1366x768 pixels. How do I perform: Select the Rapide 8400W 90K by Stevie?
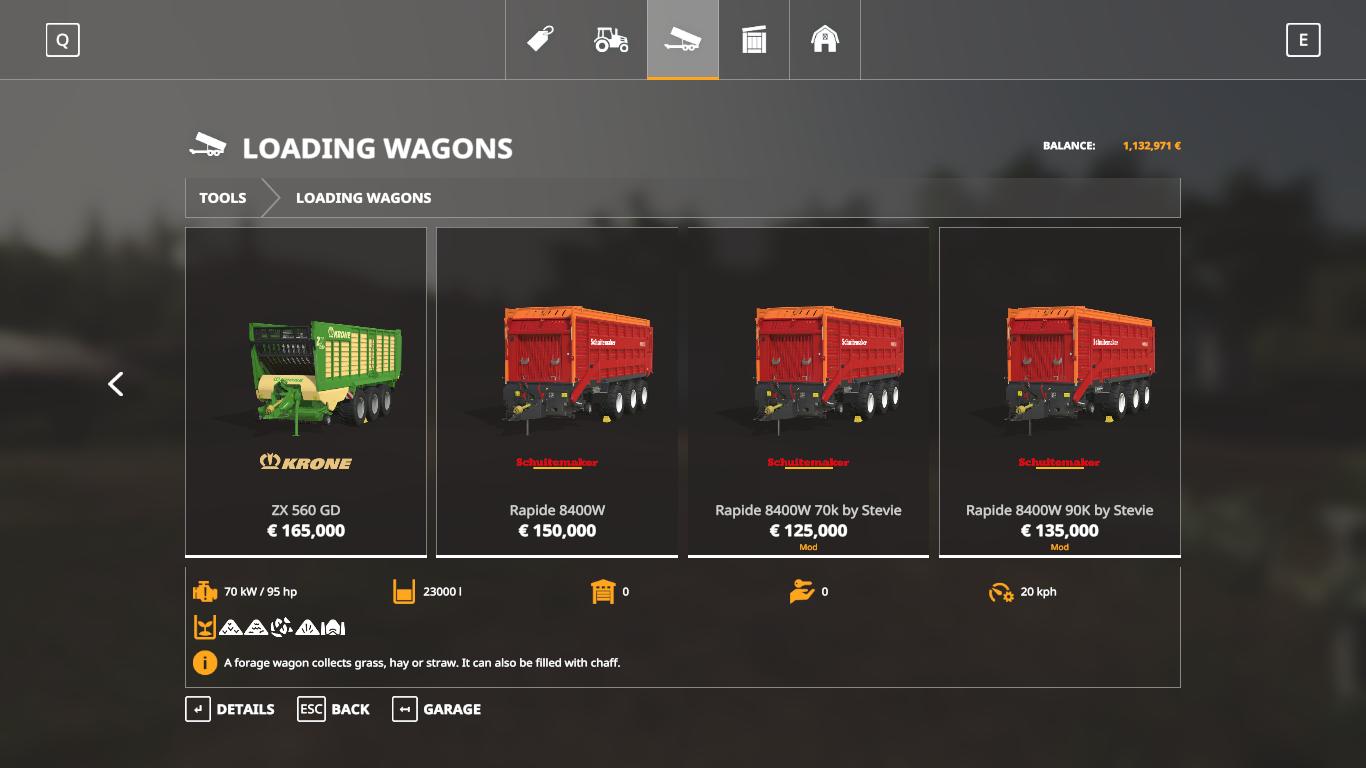point(1059,391)
